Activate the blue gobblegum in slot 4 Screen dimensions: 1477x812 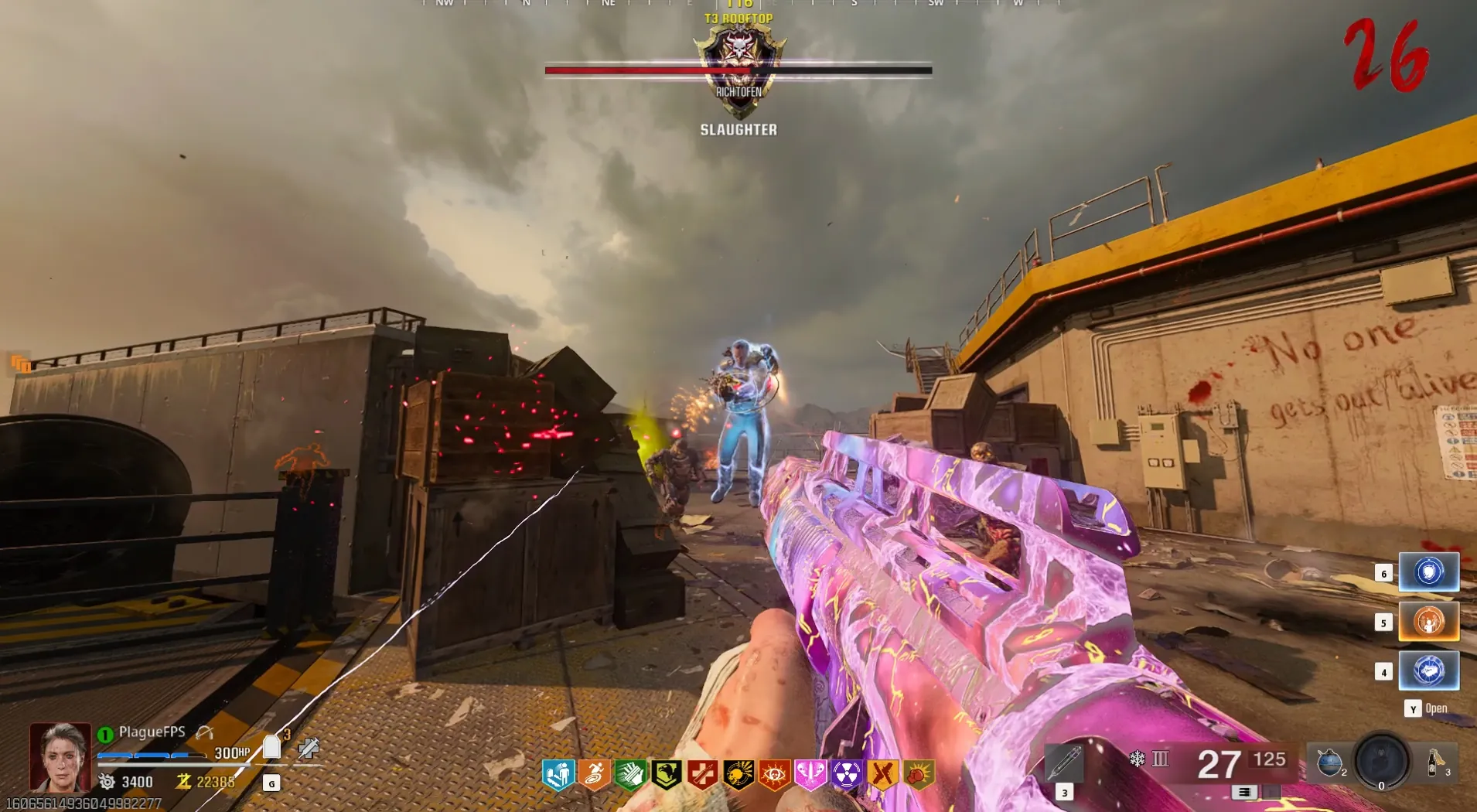point(1428,670)
